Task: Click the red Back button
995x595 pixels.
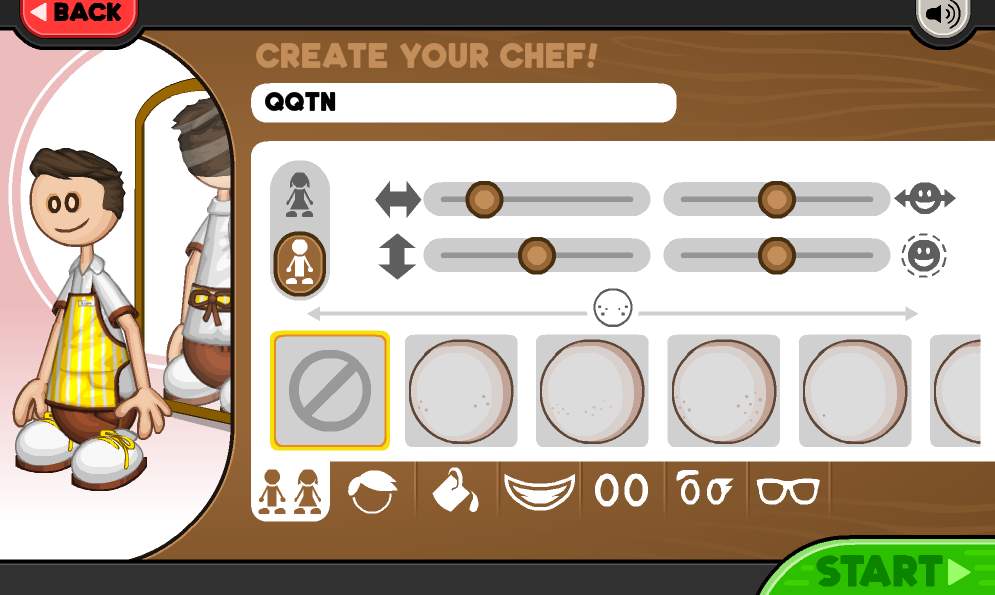Action: 76,14
